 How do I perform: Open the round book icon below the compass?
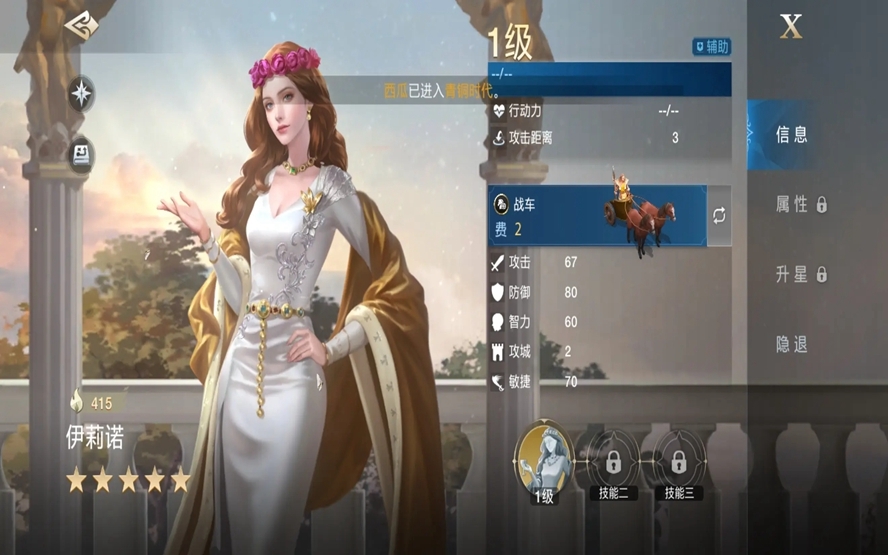point(81,154)
